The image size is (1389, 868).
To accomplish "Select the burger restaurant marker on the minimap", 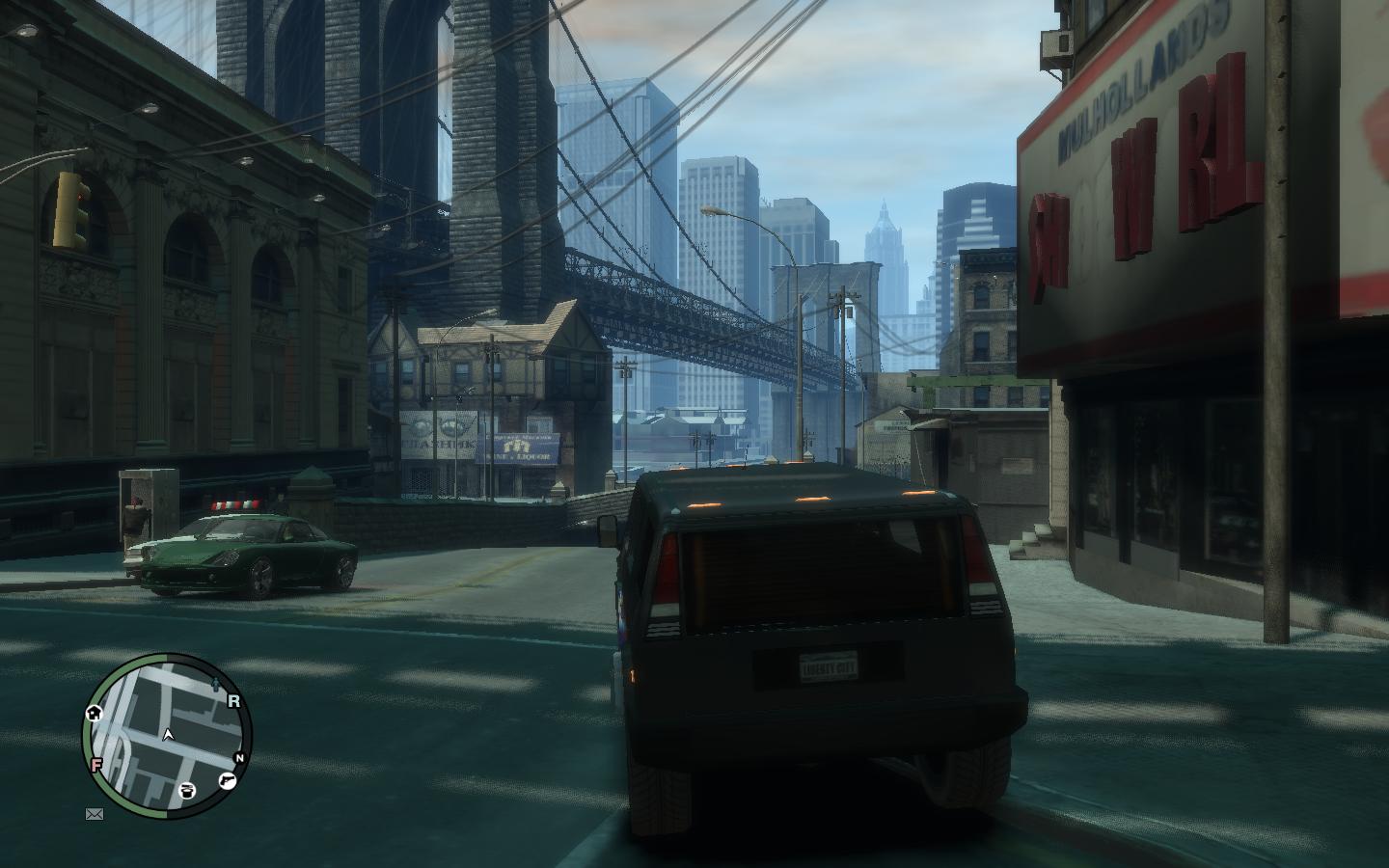I will coord(187,792).
